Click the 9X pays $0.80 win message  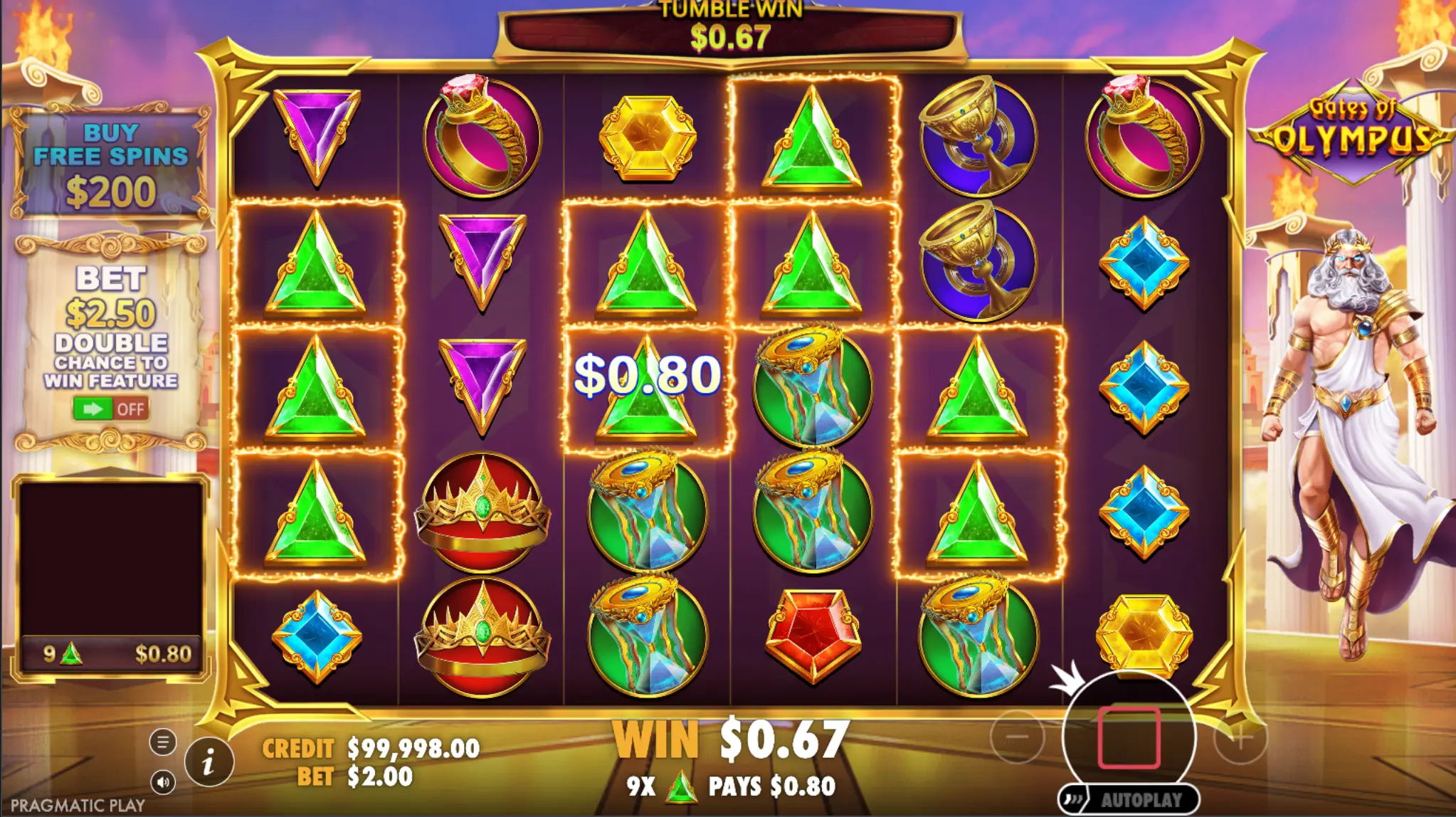(734, 784)
